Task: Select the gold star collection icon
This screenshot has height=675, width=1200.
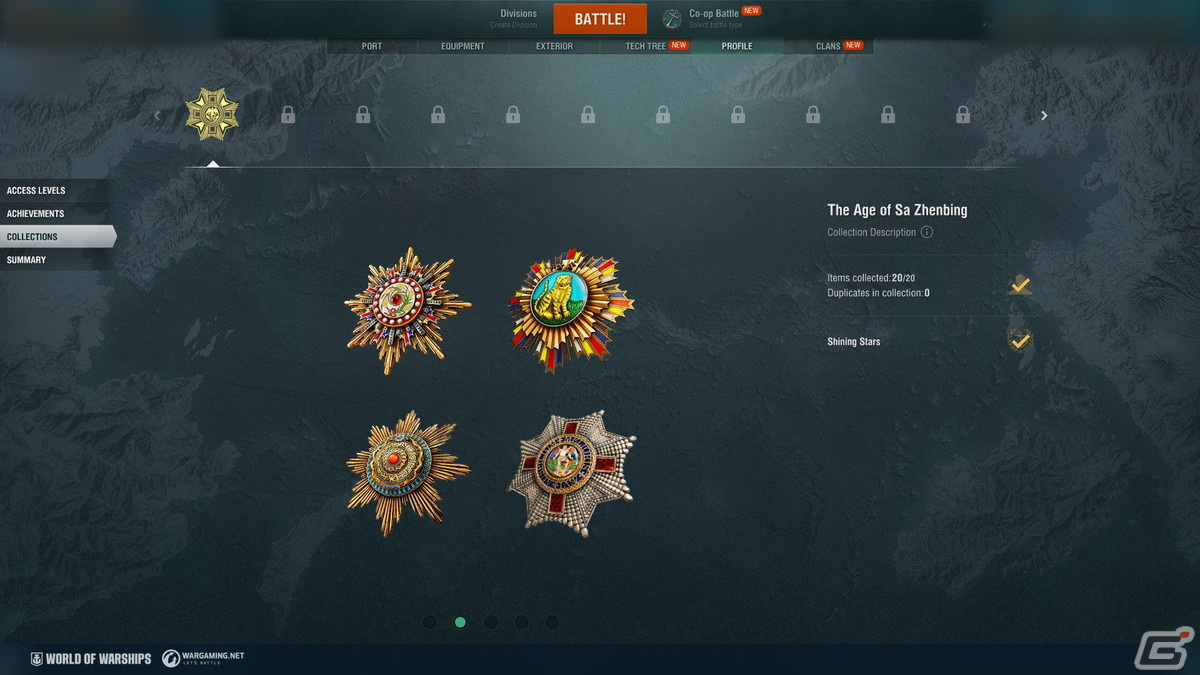Action: [212, 115]
